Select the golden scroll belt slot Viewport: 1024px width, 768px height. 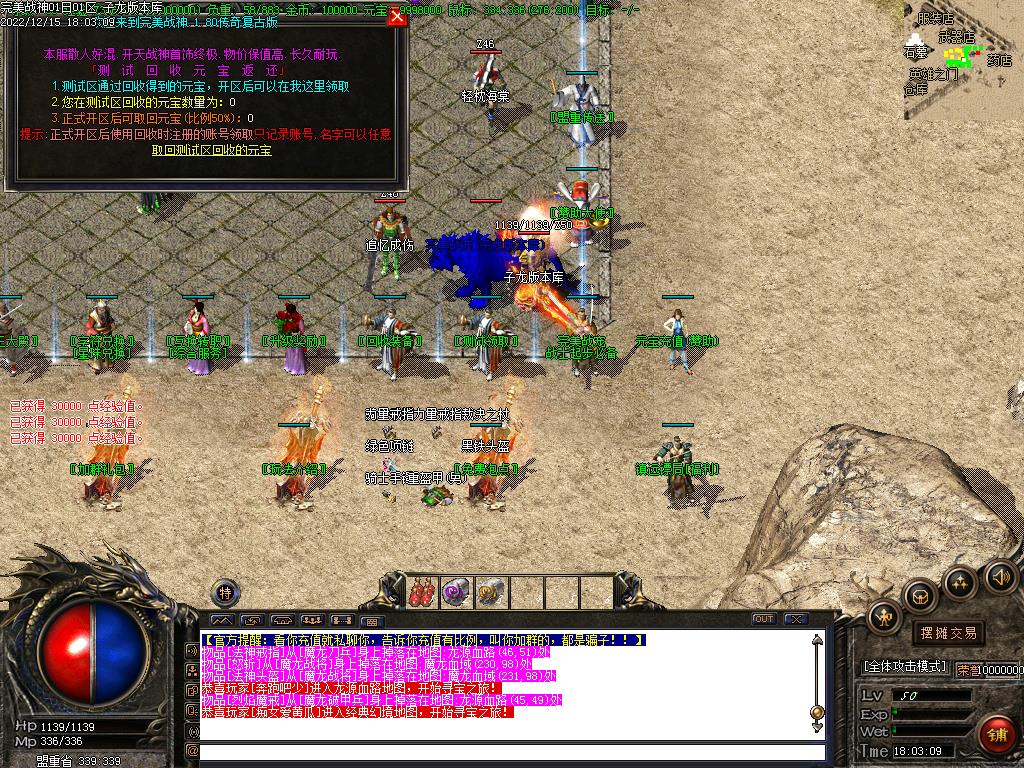(x=491, y=593)
